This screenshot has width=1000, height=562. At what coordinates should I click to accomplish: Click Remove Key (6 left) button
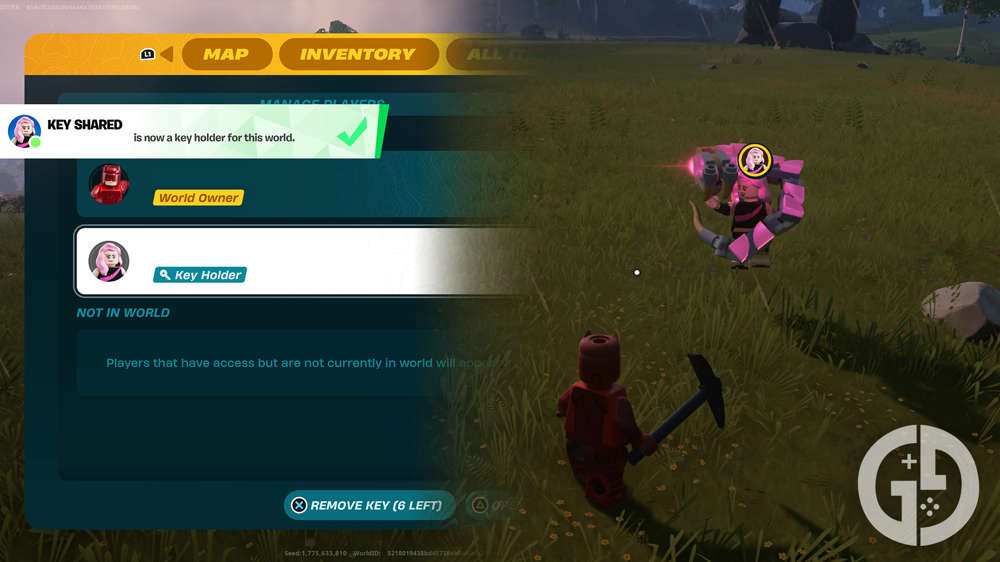(368, 505)
